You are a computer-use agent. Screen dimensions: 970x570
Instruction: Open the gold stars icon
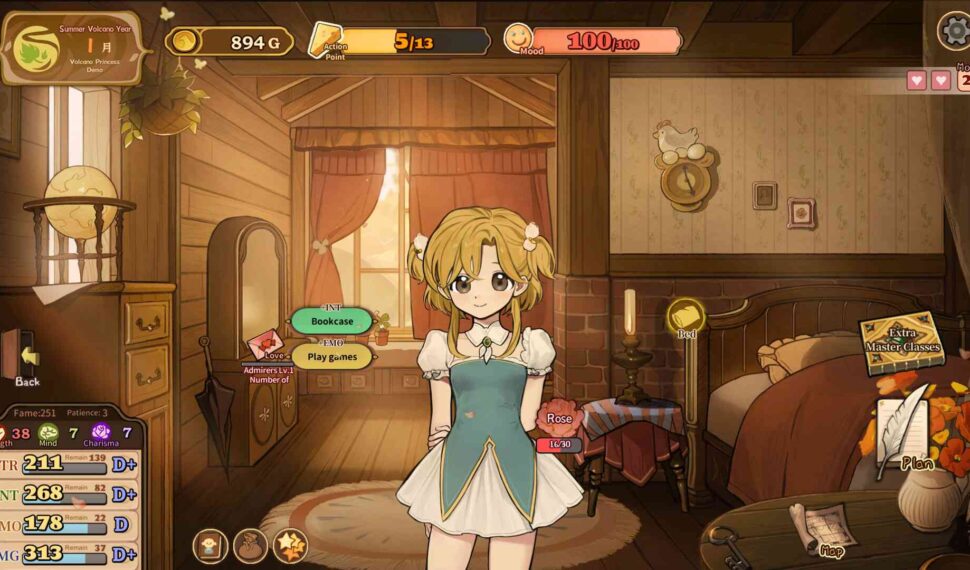(x=290, y=545)
